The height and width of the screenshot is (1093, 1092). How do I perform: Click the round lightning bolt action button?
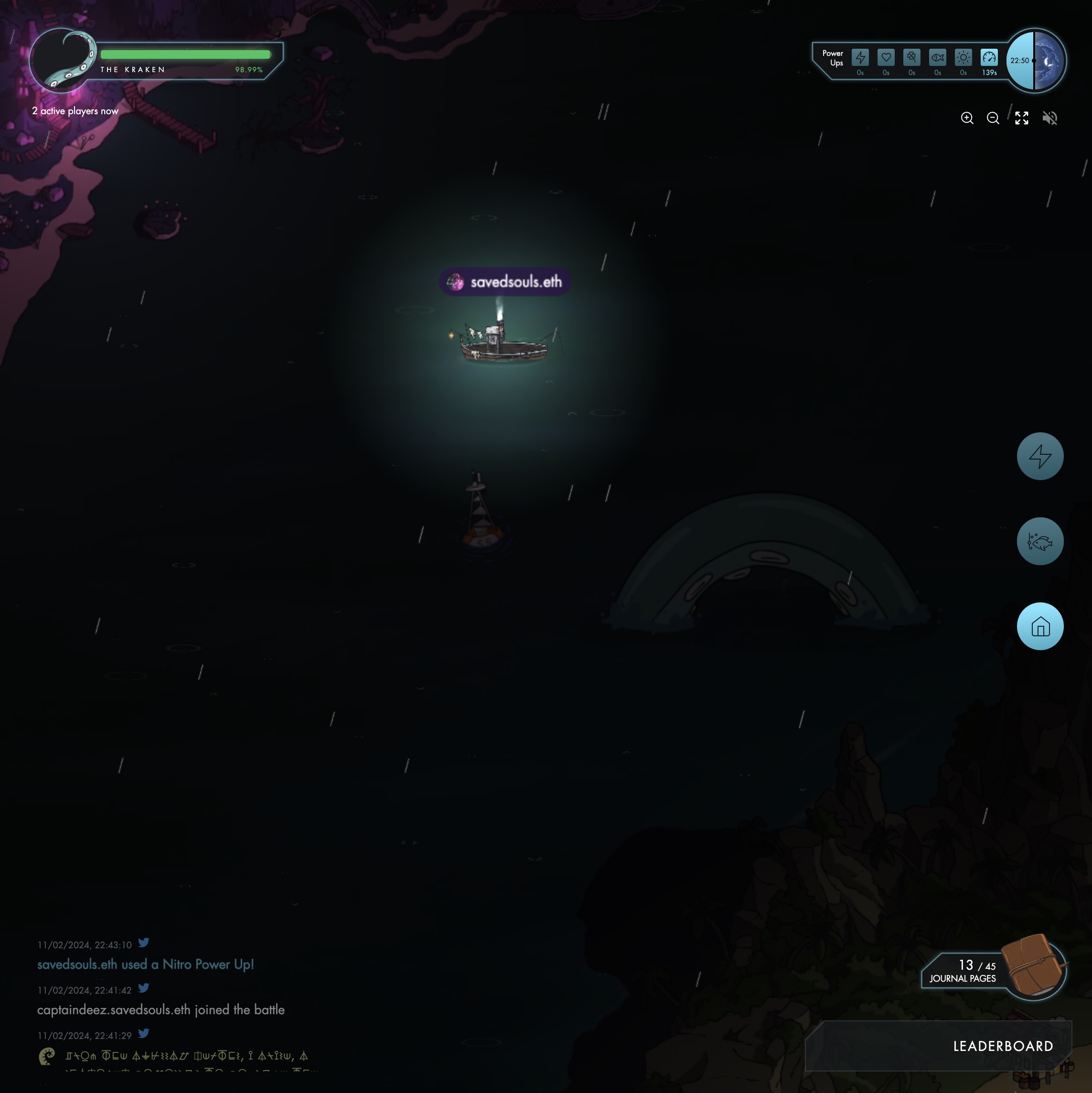pos(1039,456)
